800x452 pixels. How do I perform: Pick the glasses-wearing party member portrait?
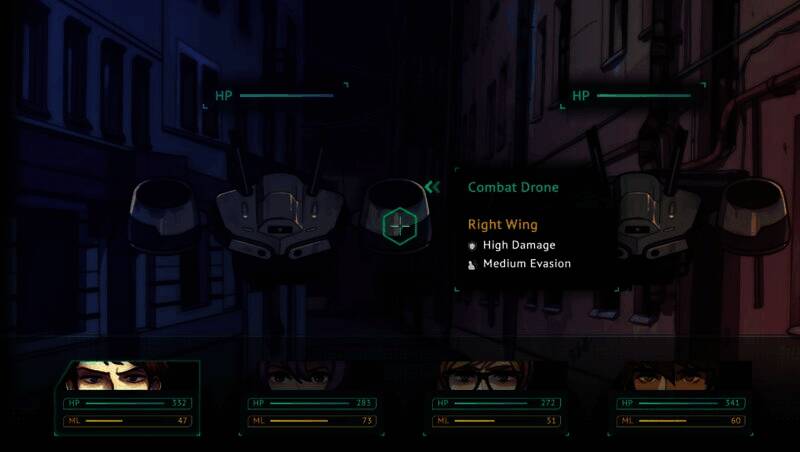click(498, 377)
